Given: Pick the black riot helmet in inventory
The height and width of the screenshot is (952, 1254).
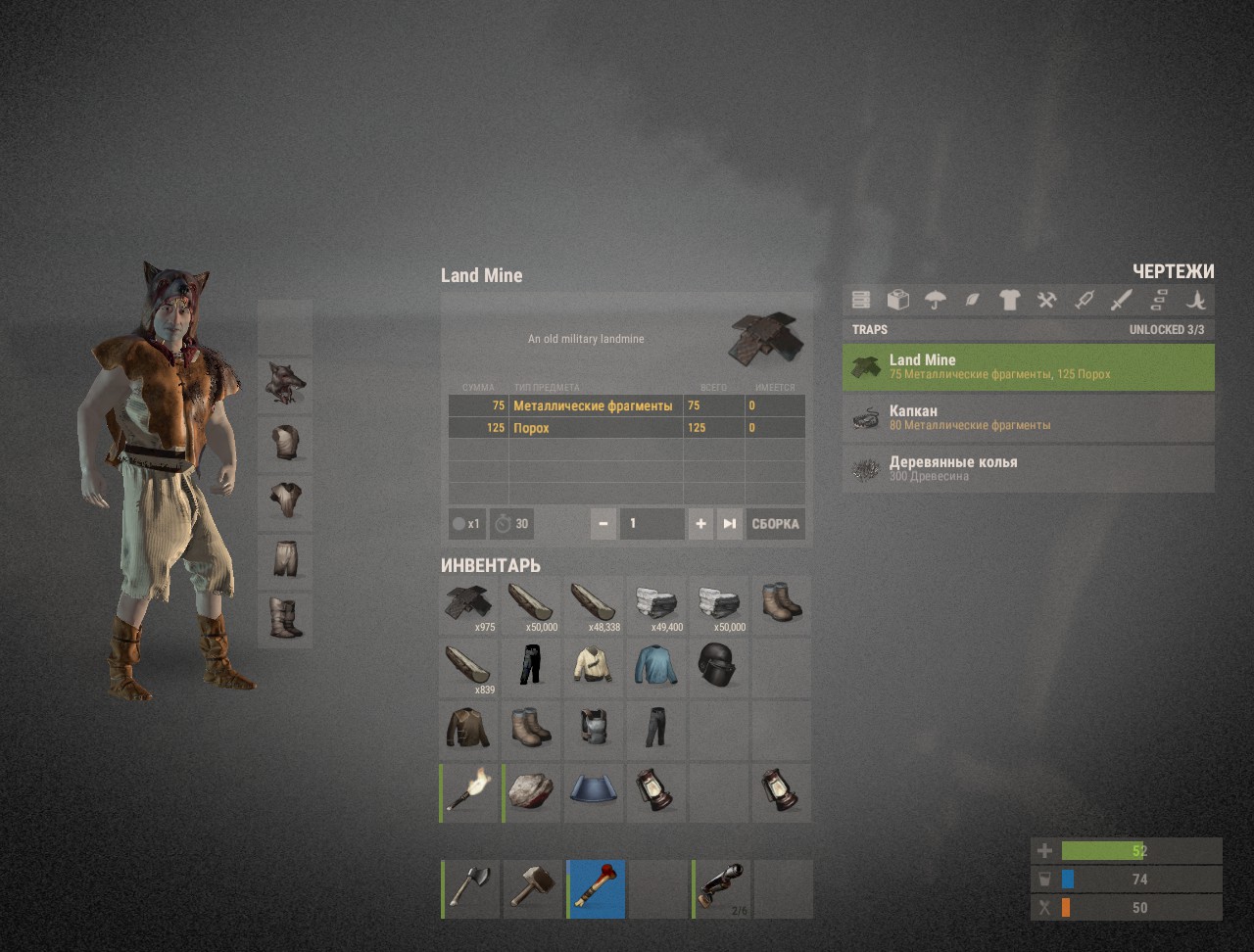Looking at the screenshot, I should 717,667.
